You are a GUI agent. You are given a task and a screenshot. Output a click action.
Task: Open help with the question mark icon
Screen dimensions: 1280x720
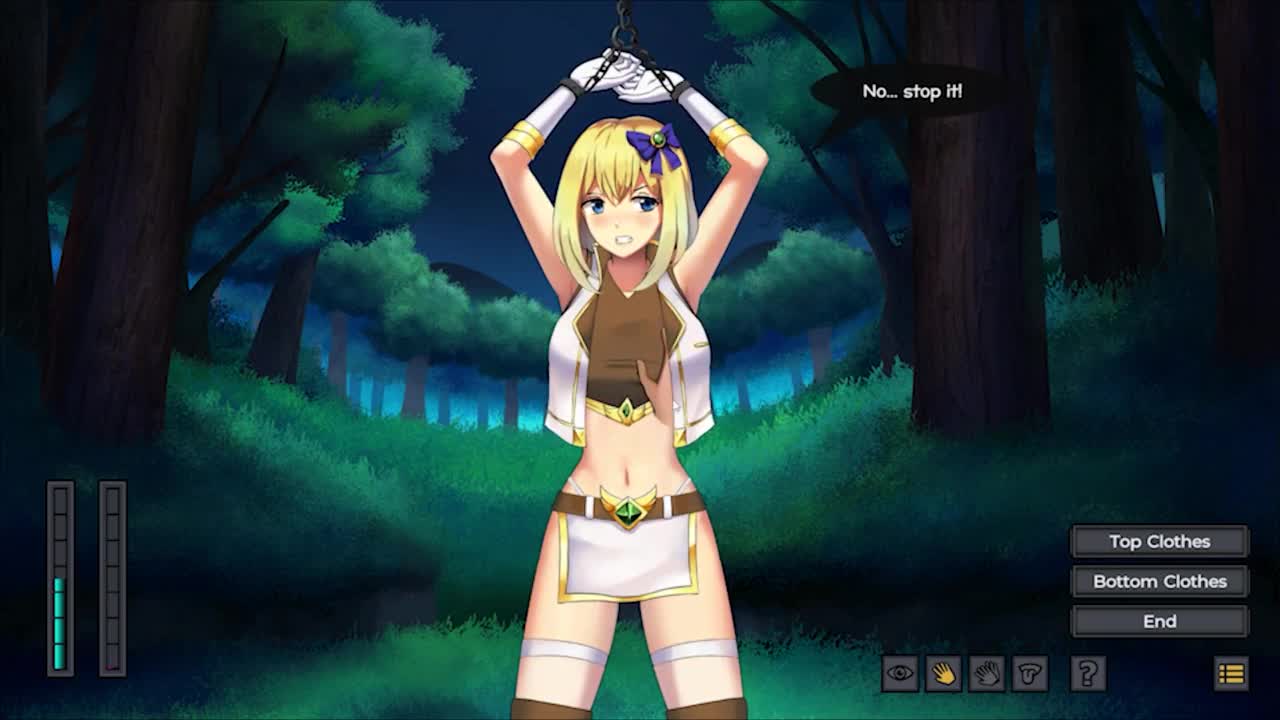point(1087,673)
